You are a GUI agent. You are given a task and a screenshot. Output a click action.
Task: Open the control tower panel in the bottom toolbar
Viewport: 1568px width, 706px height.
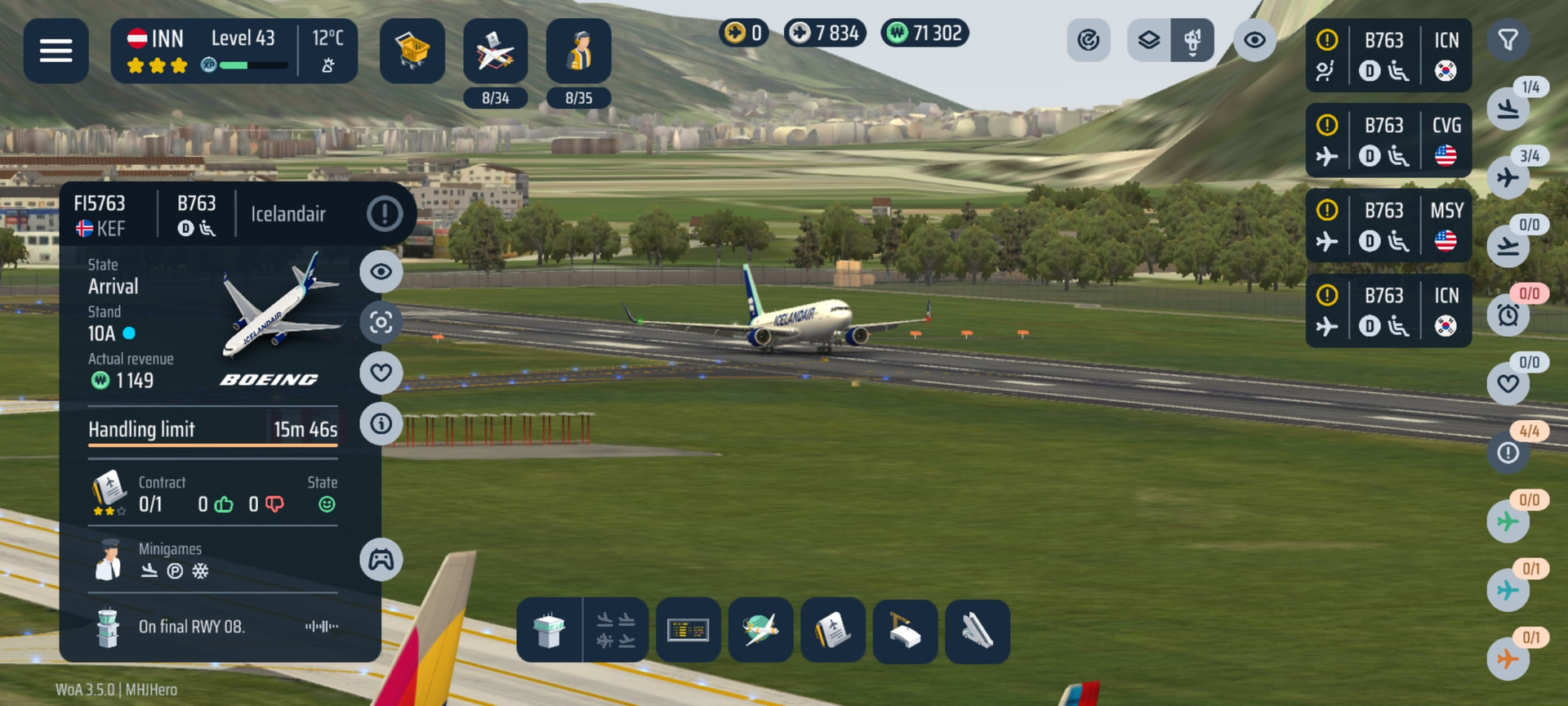[x=549, y=630]
